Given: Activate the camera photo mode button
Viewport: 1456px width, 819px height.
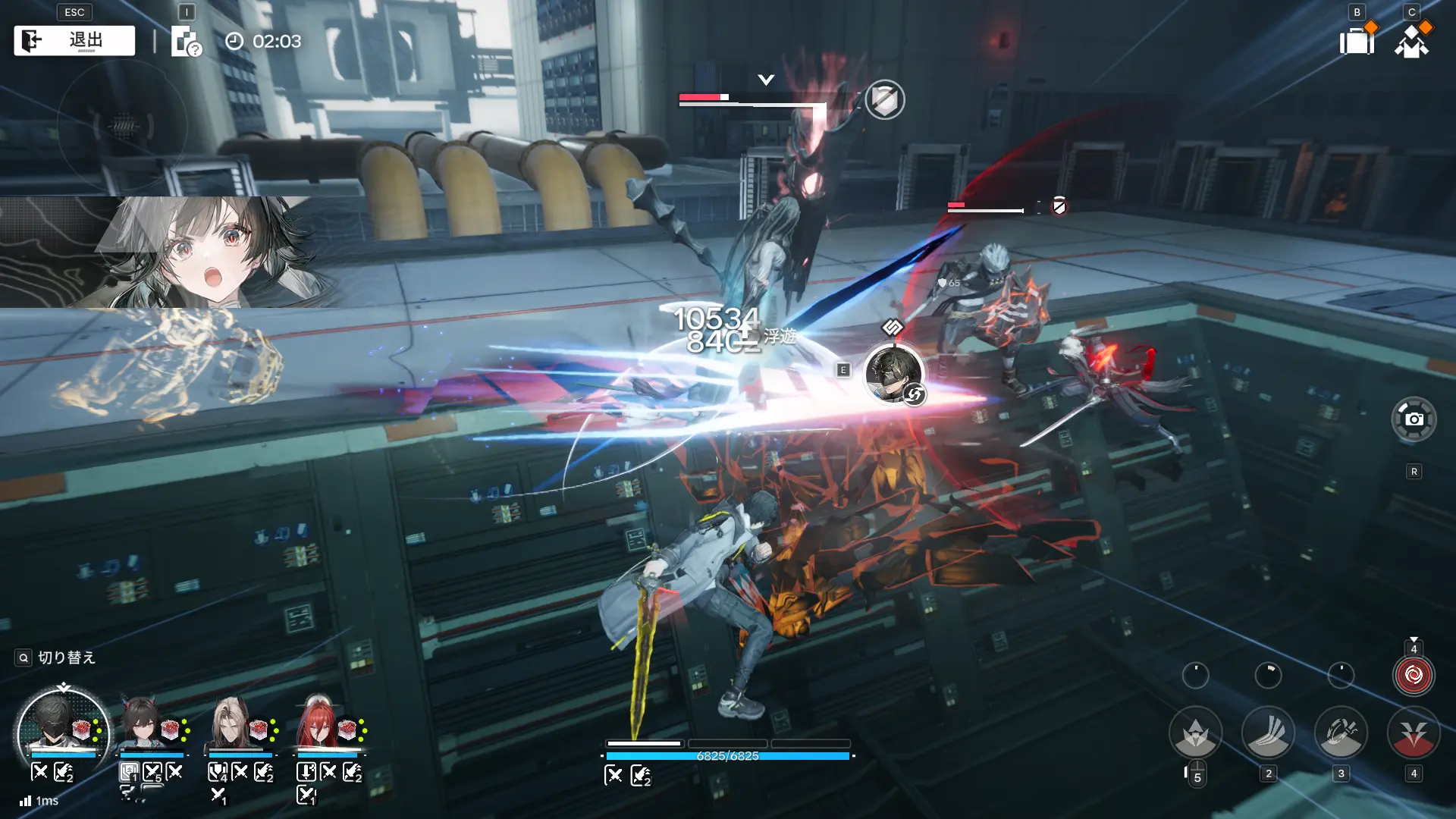Looking at the screenshot, I should pos(1414,419).
